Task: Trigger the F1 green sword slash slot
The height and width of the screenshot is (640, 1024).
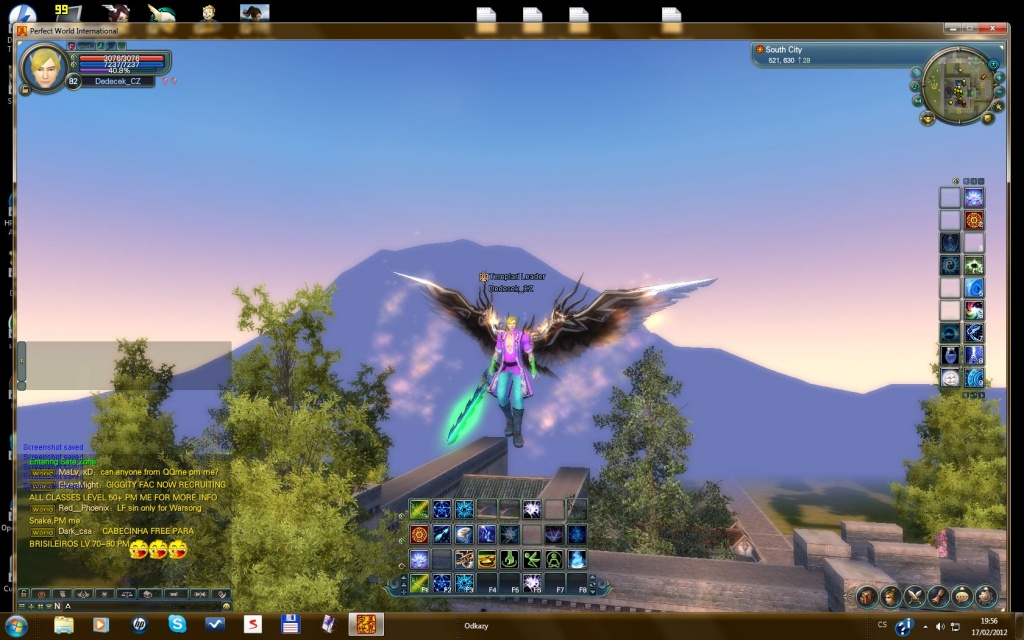Action: pos(419,583)
